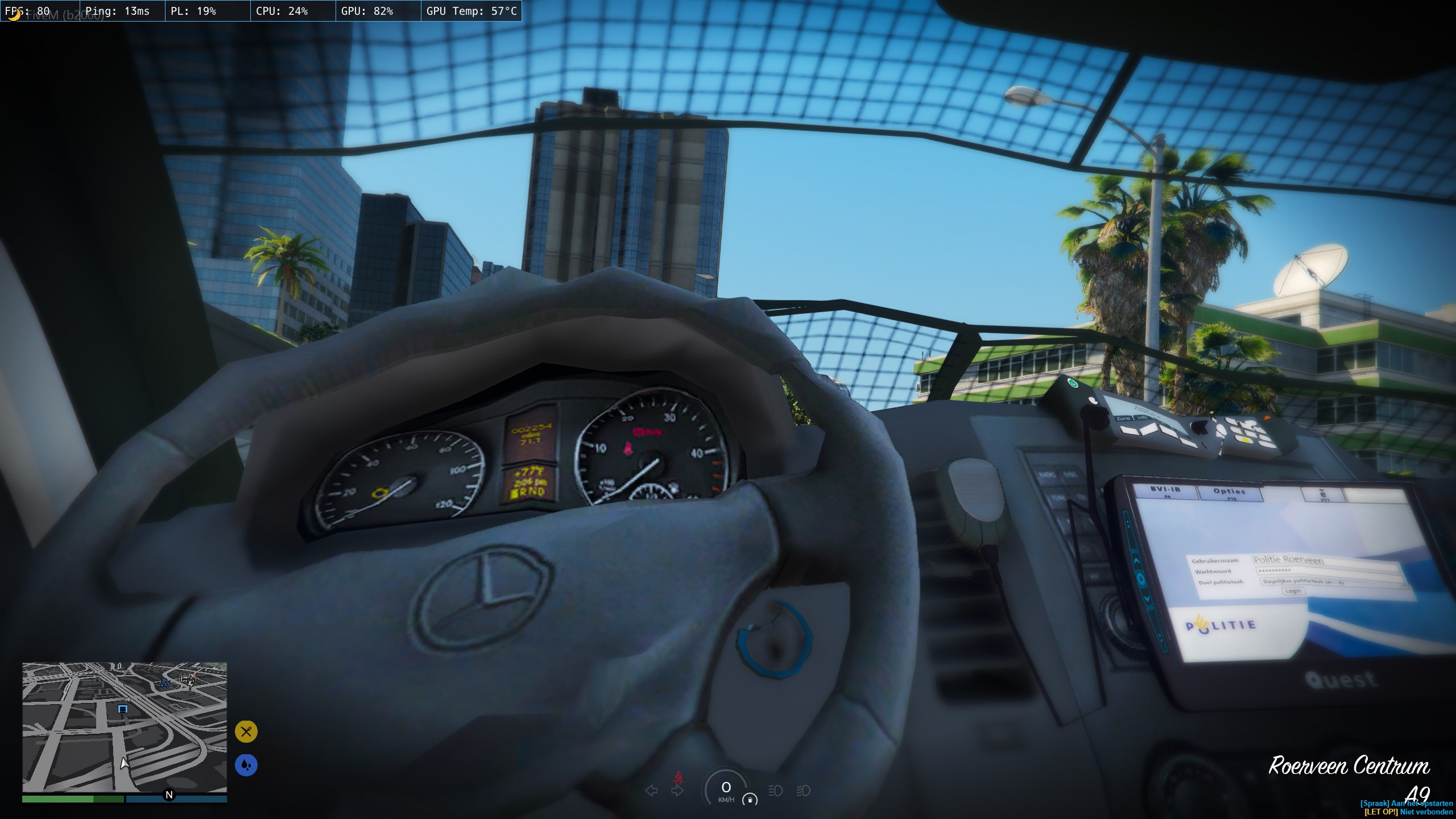The image size is (1456, 819).
Task: Click the minimap's north compass marker
Action: click(x=169, y=795)
